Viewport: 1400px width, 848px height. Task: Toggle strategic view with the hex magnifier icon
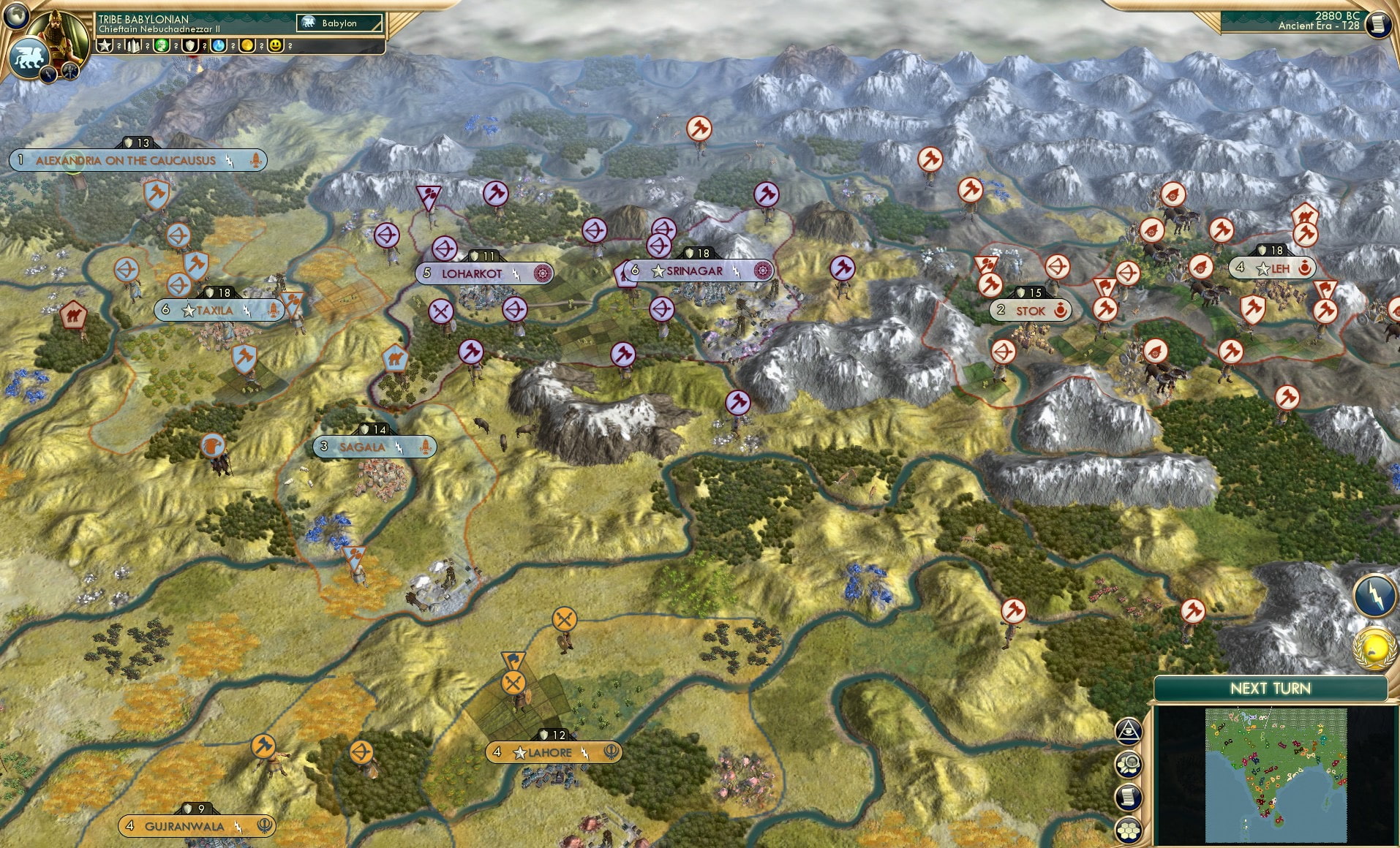click(x=1129, y=764)
